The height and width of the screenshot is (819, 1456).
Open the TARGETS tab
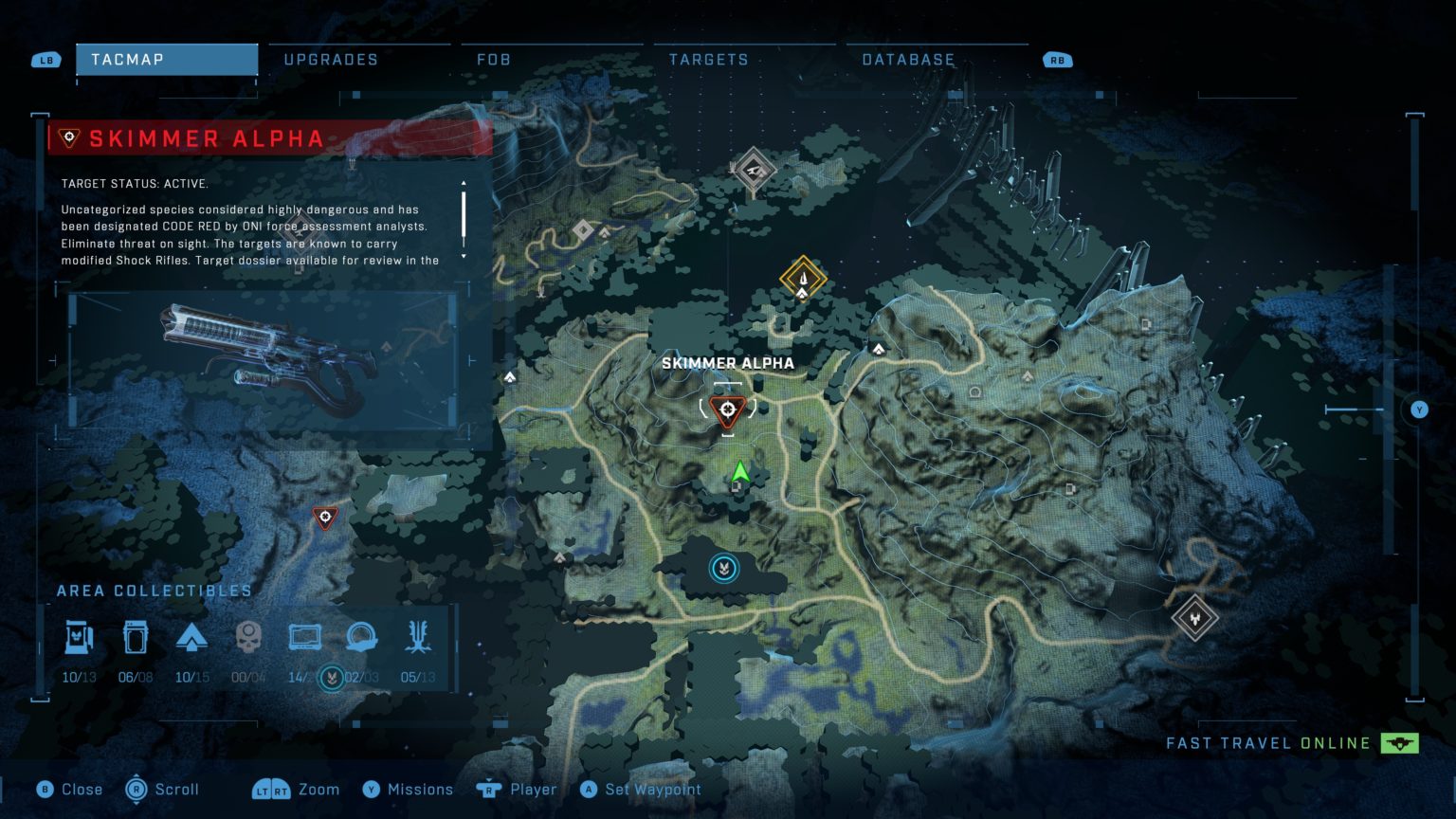(x=707, y=59)
